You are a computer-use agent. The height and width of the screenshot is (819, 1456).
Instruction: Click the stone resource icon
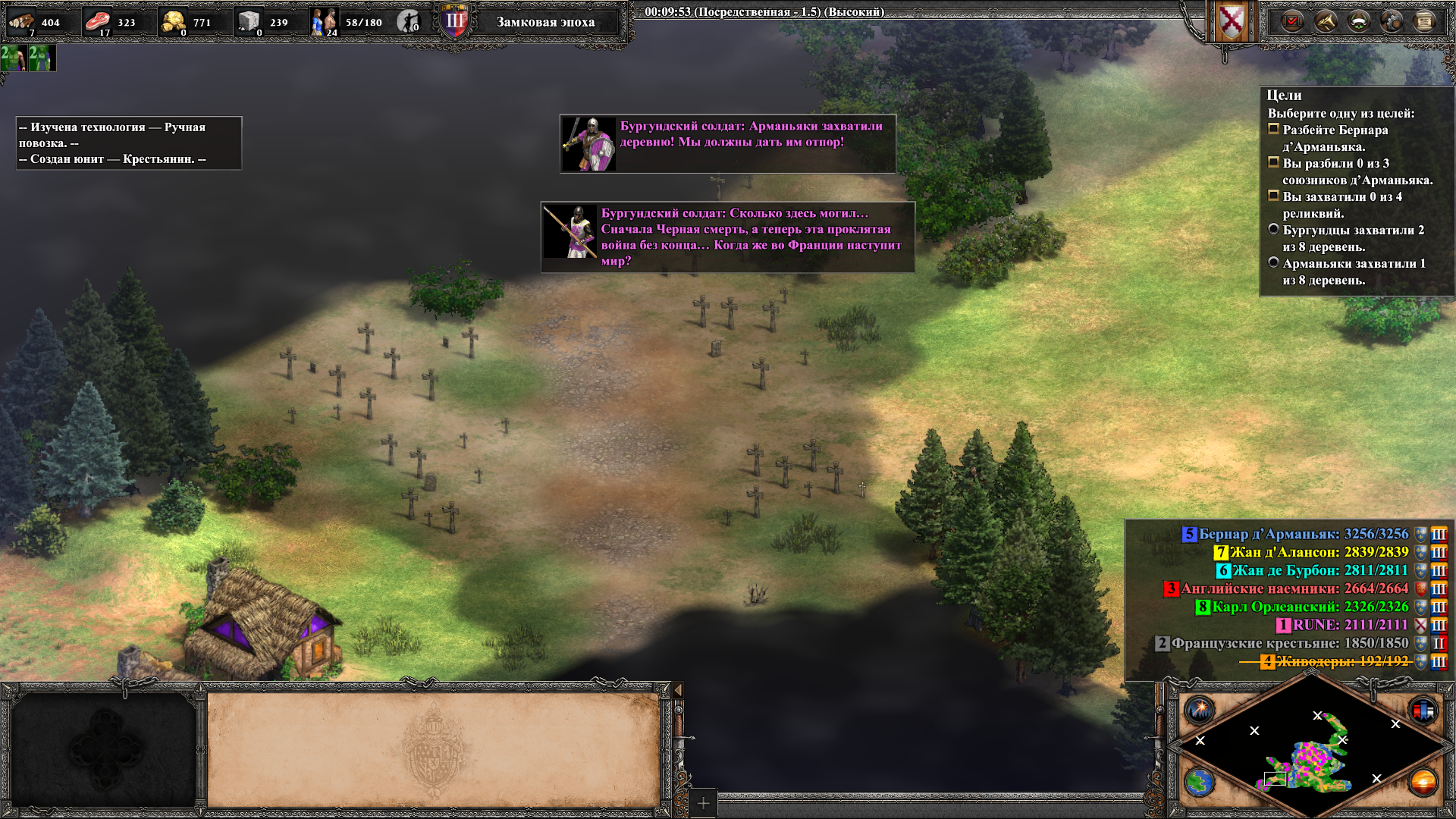click(x=249, y=22)
